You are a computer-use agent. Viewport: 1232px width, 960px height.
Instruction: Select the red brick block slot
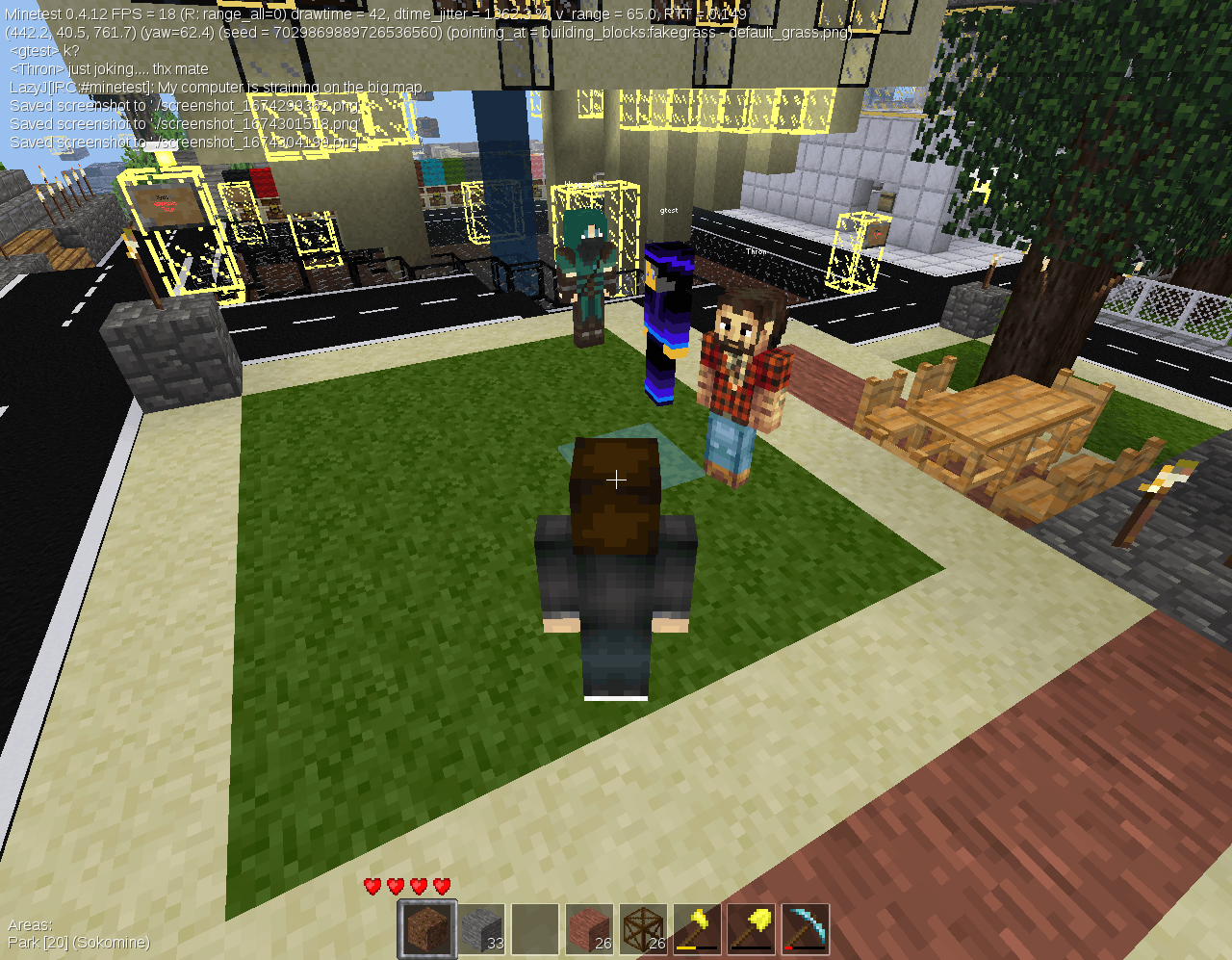point(589,927)
